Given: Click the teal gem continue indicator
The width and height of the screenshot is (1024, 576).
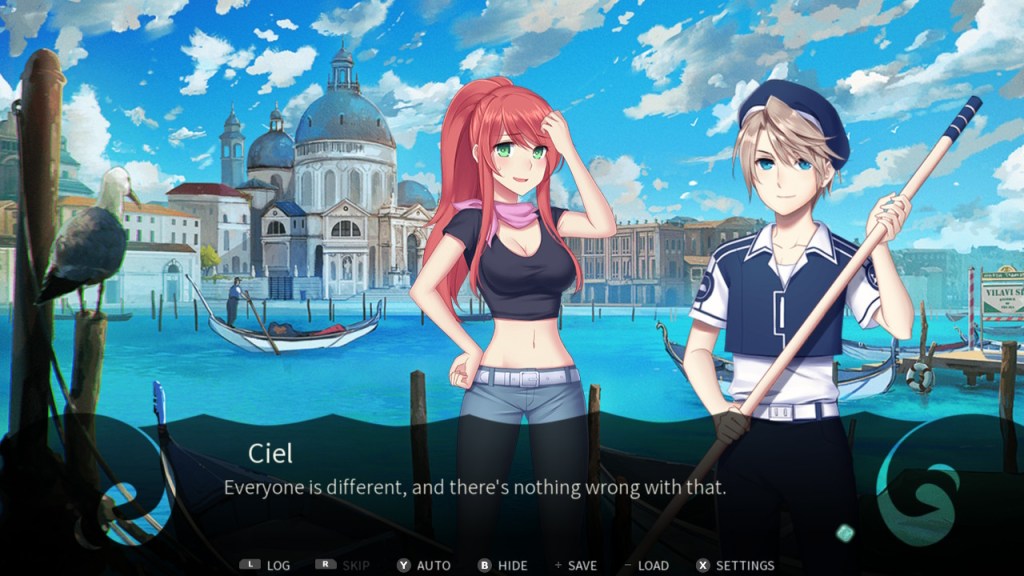Looking at the screenshot, I should pyautogui.click(x=845, y=532).
